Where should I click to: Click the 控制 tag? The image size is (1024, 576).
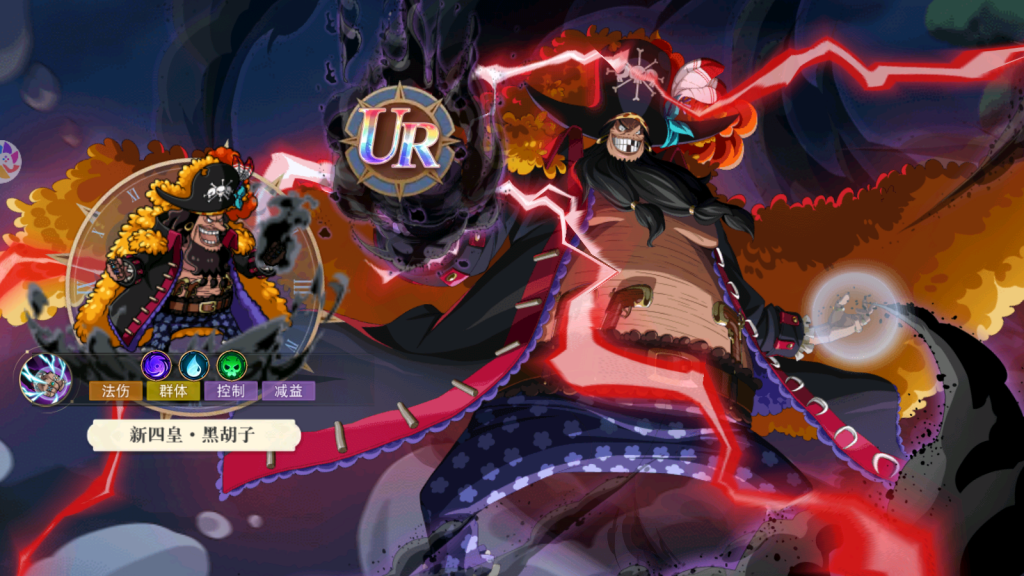231,391
